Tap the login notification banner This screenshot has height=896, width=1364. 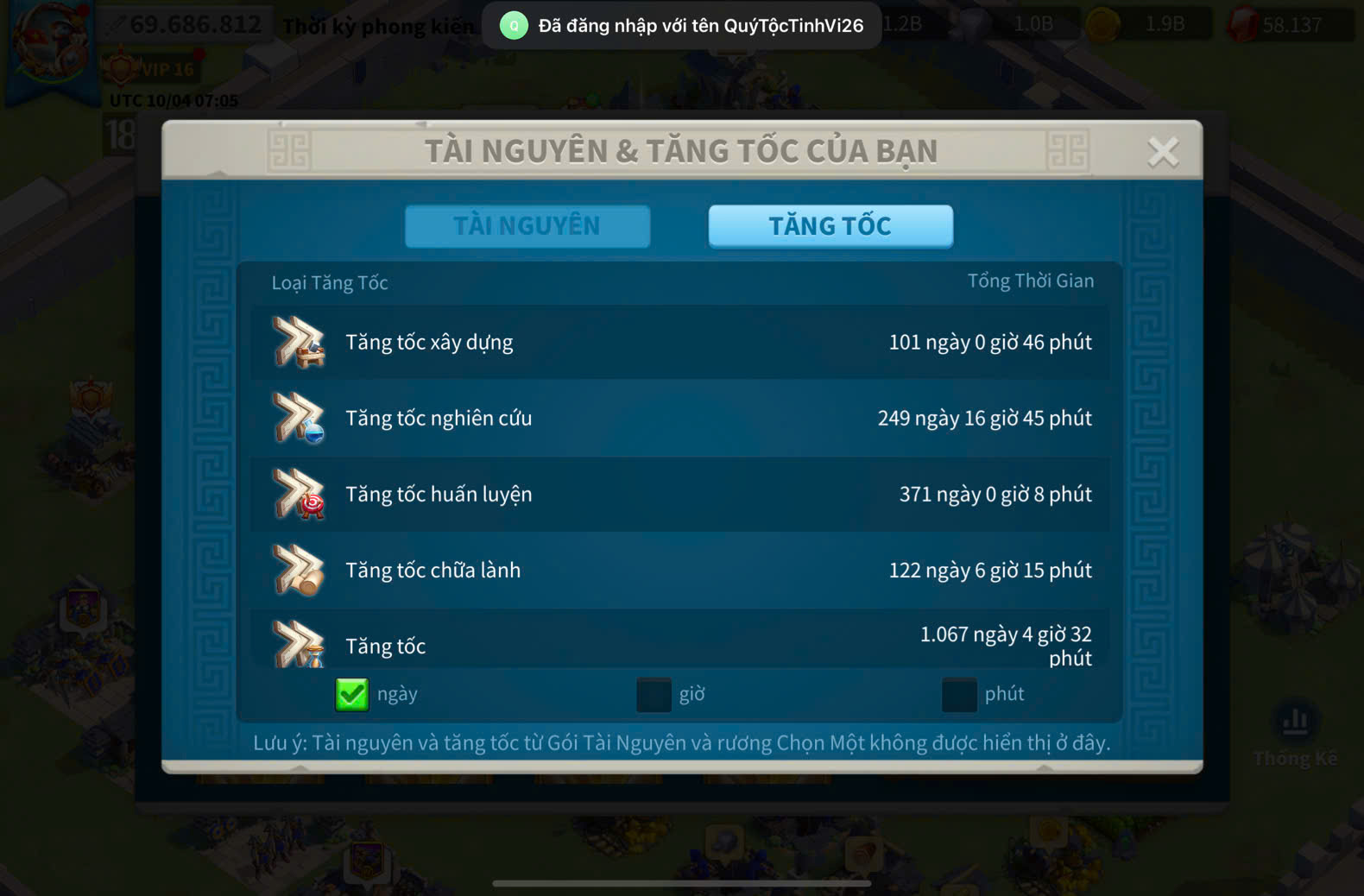click(x=682, y=26)
